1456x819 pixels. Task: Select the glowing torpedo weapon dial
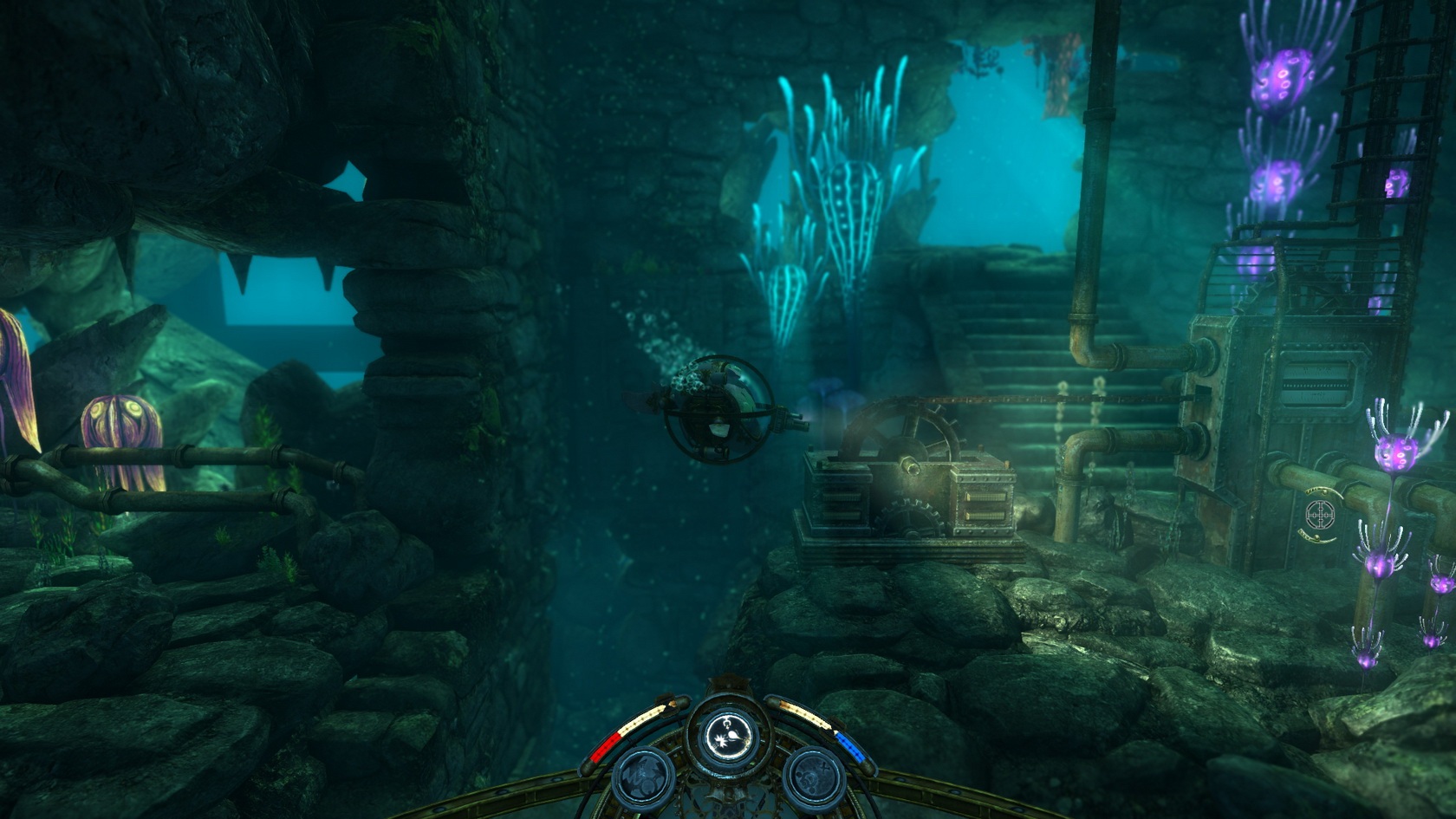pos(727,736)
